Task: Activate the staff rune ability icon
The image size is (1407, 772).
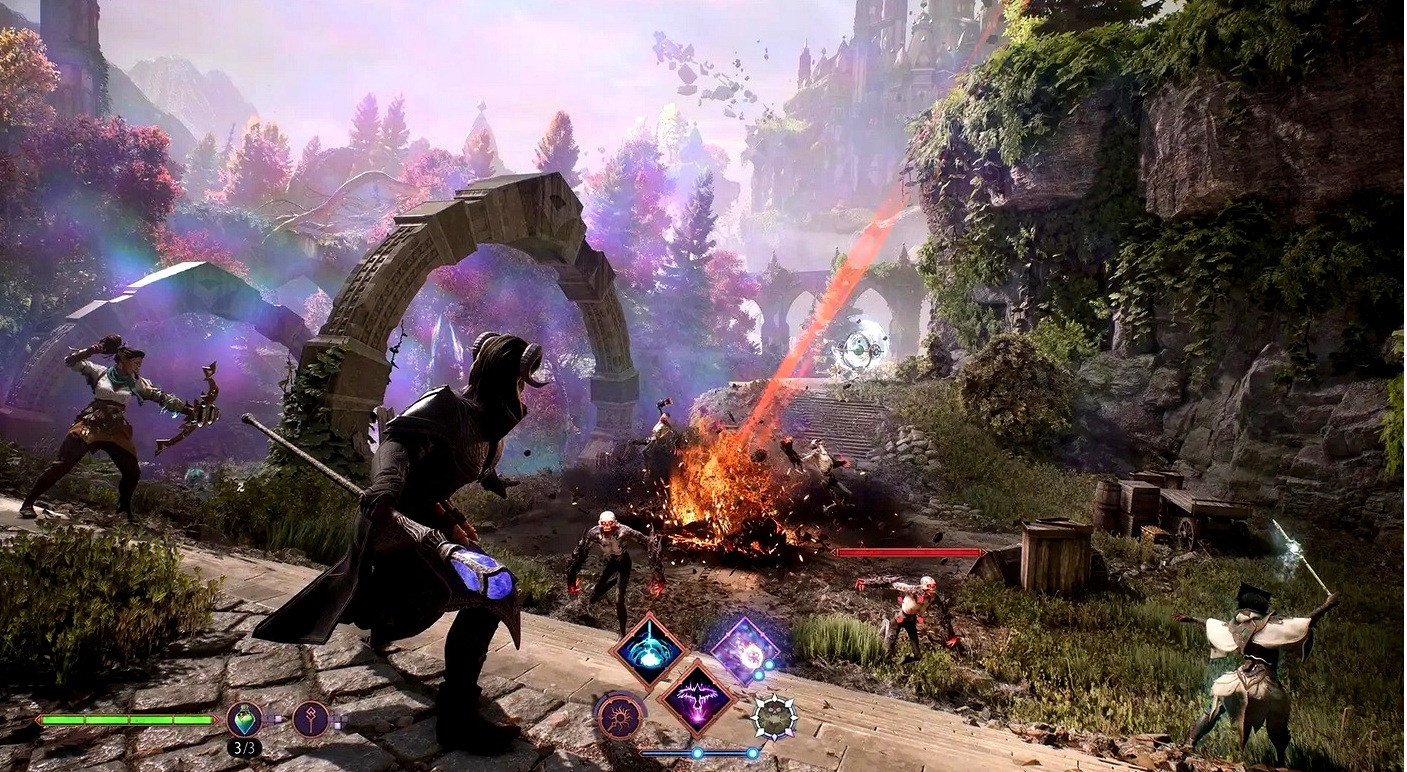Action: 311,719
